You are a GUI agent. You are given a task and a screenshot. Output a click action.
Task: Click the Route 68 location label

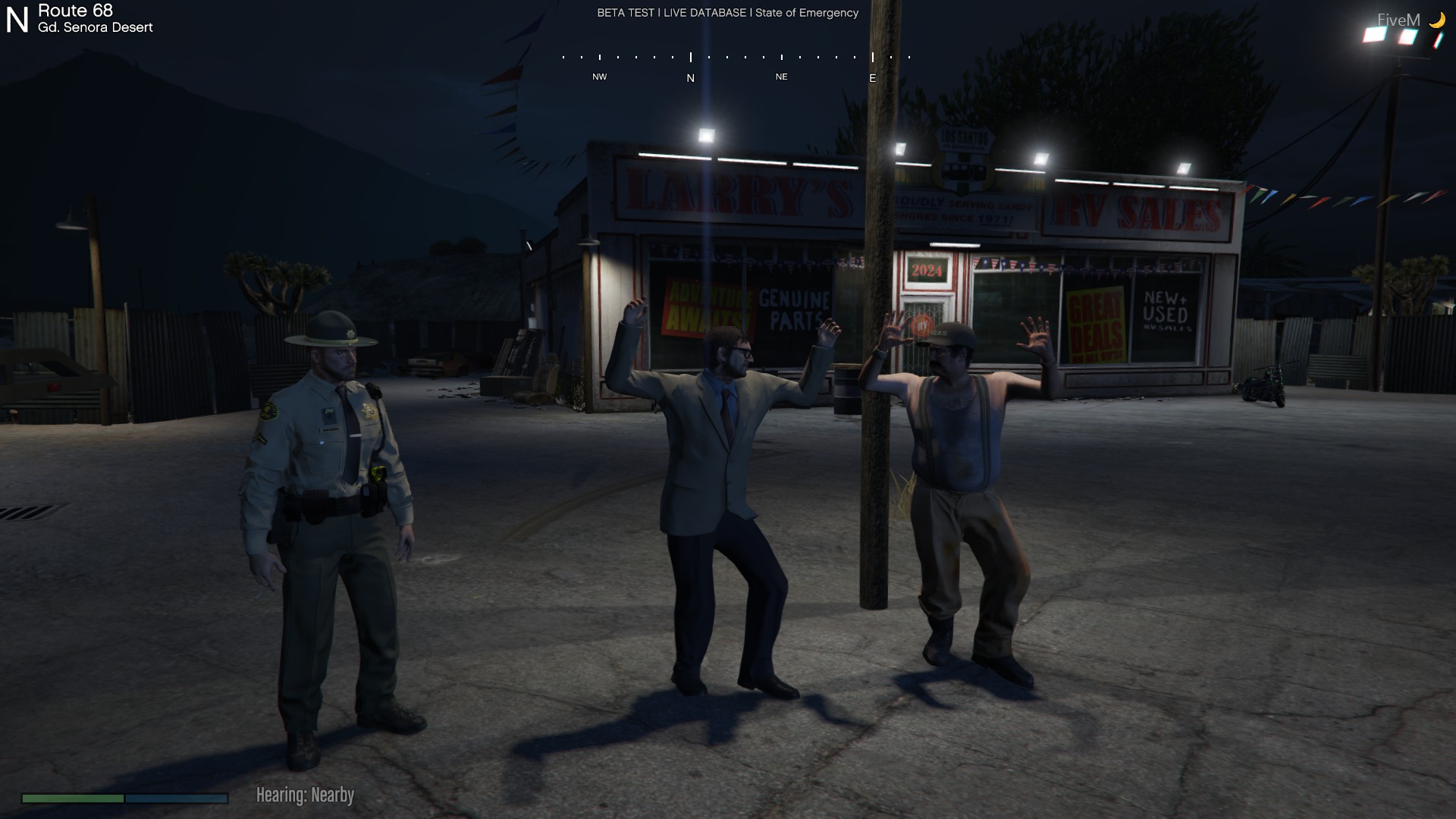pos(76,11)
